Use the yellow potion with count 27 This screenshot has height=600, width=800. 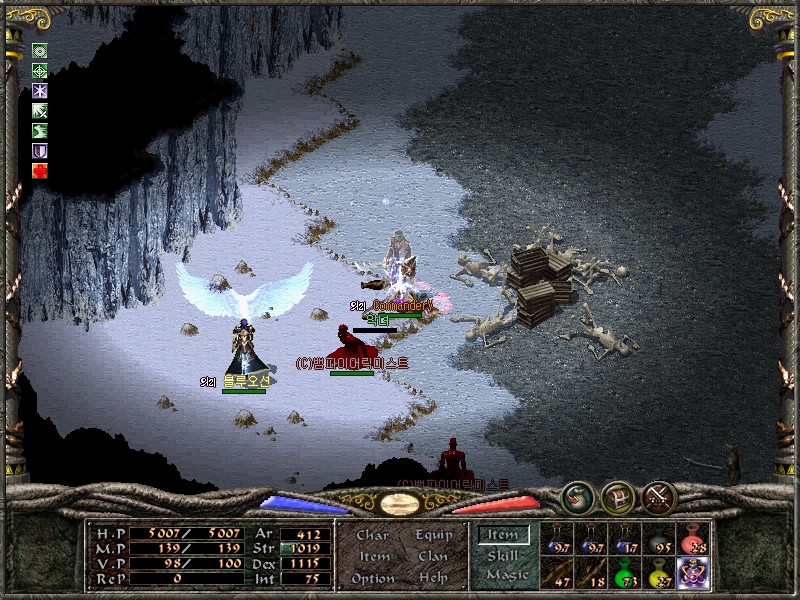pyautogui.click(x=659, y=573)
